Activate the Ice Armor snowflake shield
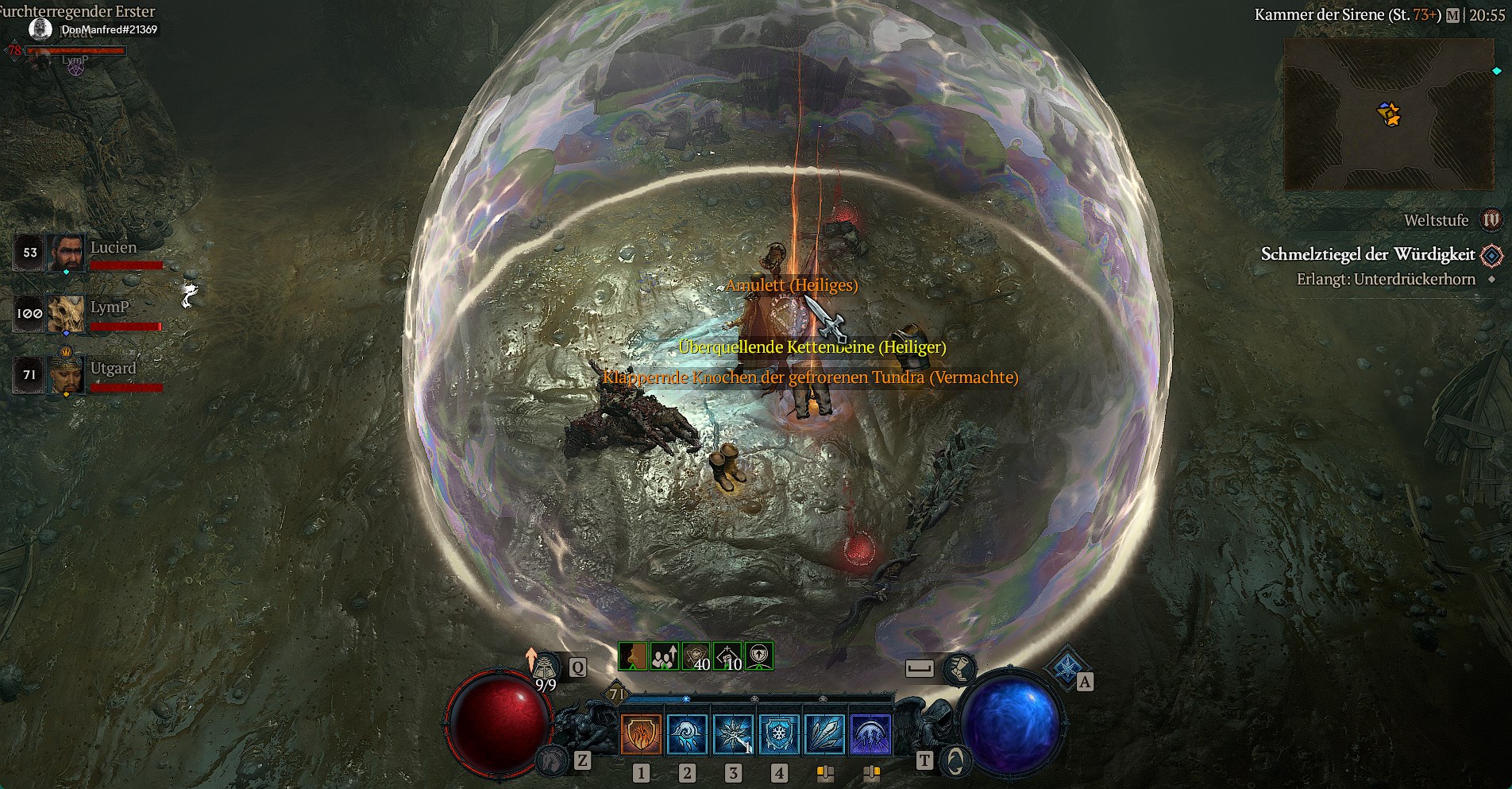 779,733
